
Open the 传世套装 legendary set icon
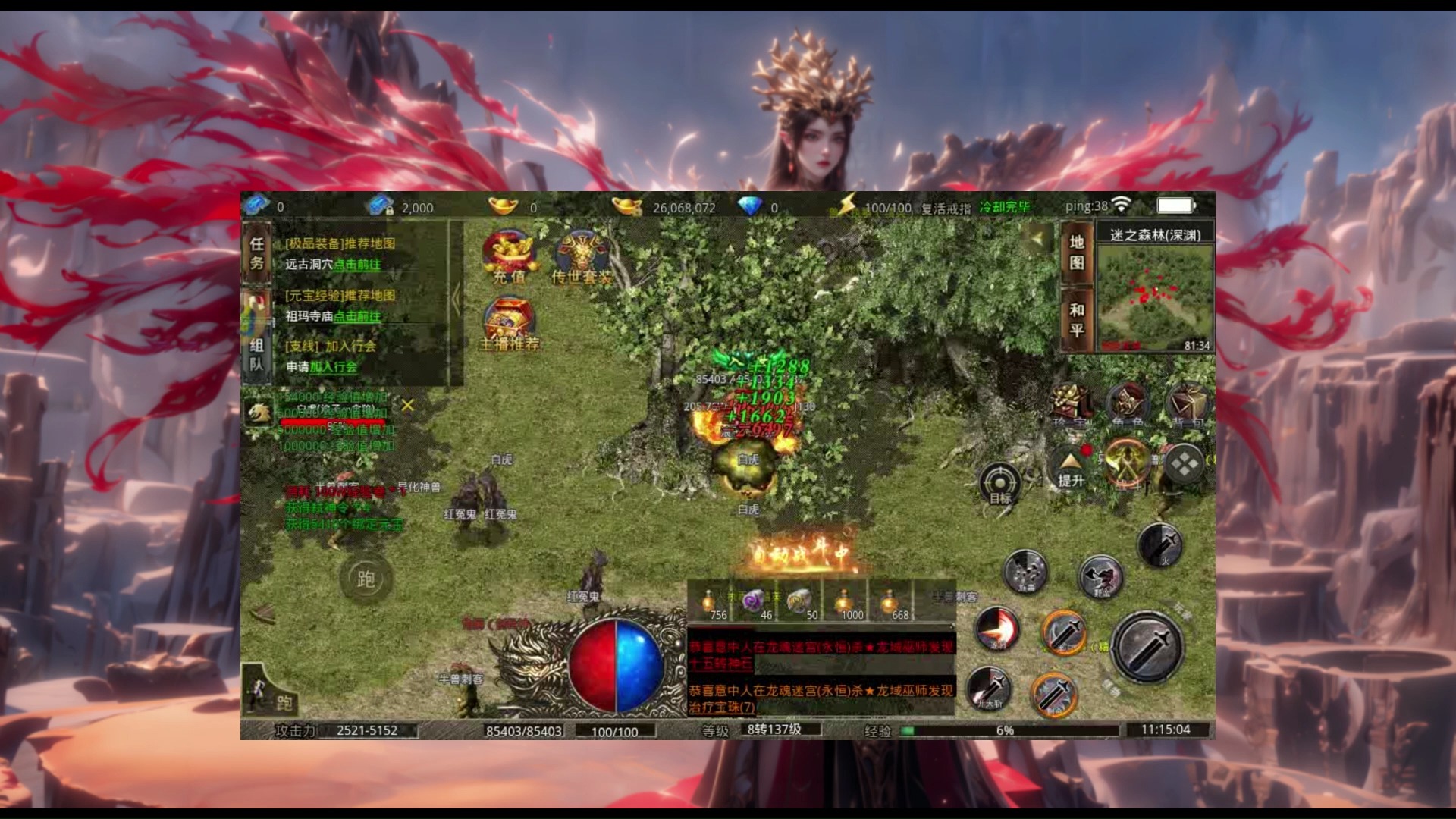tap(582, 256)
